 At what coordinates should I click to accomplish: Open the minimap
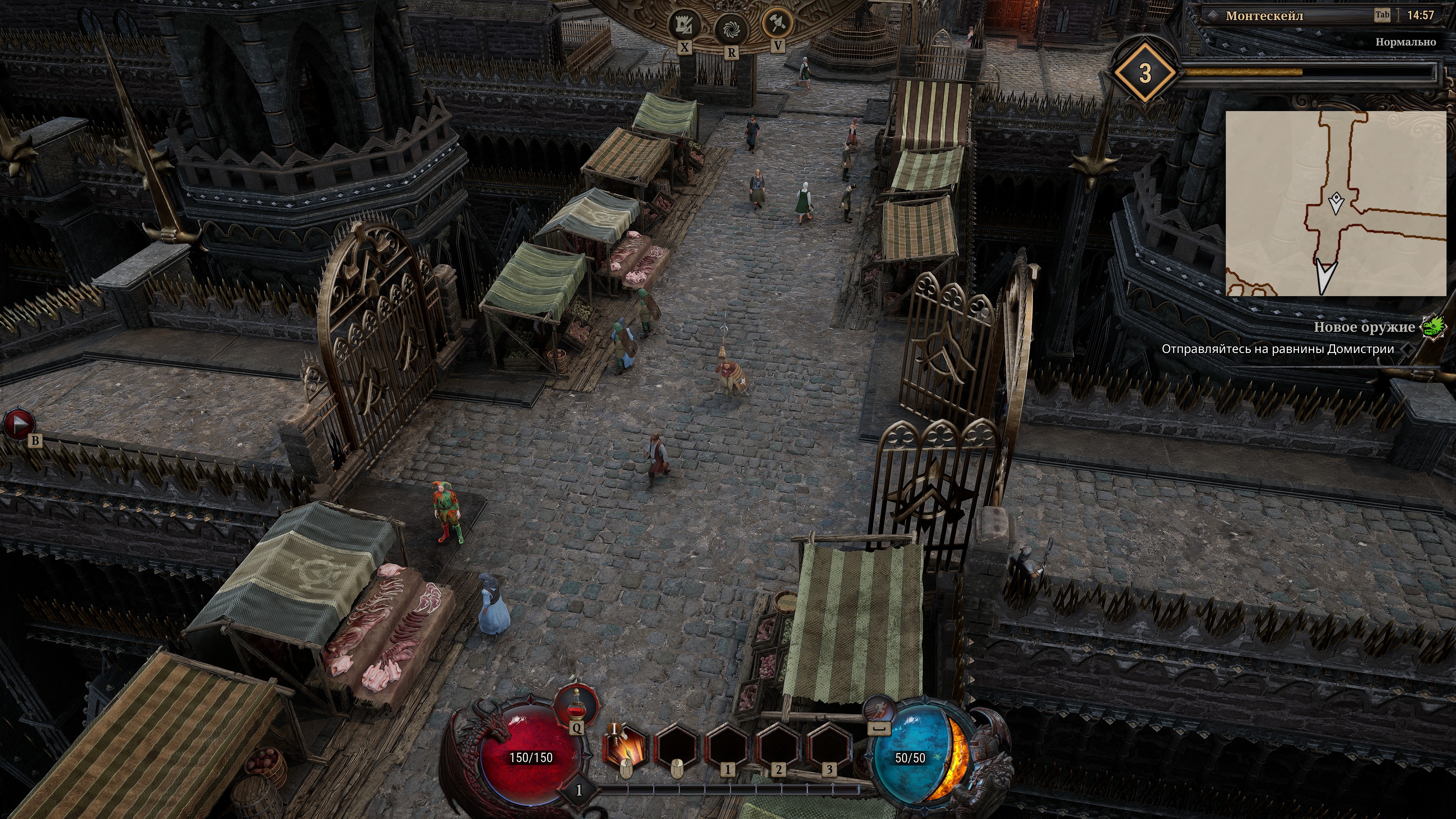tap(1335, 204)
